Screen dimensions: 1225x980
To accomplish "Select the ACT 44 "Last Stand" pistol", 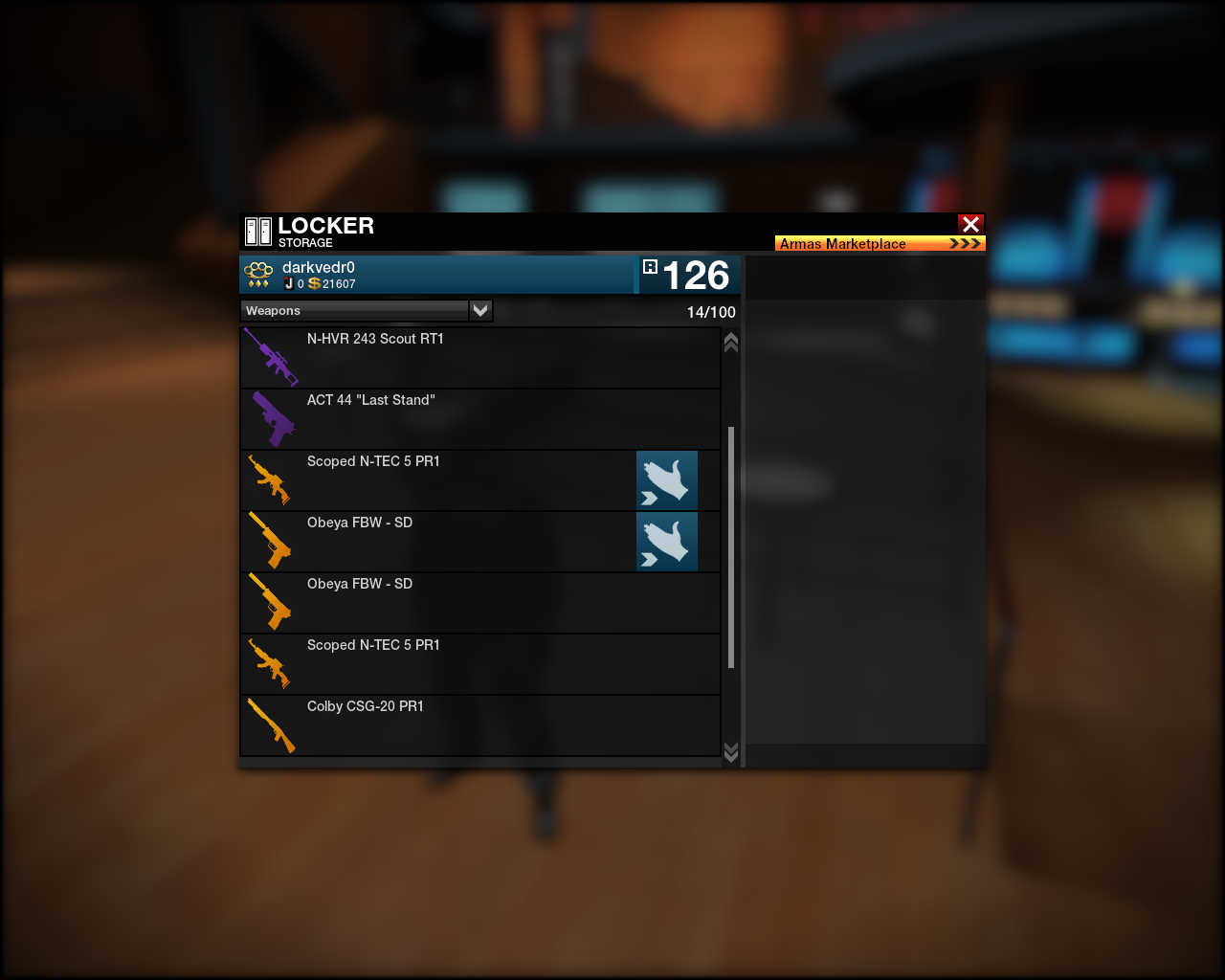I will pyautogui.click(x=479, y=419).
